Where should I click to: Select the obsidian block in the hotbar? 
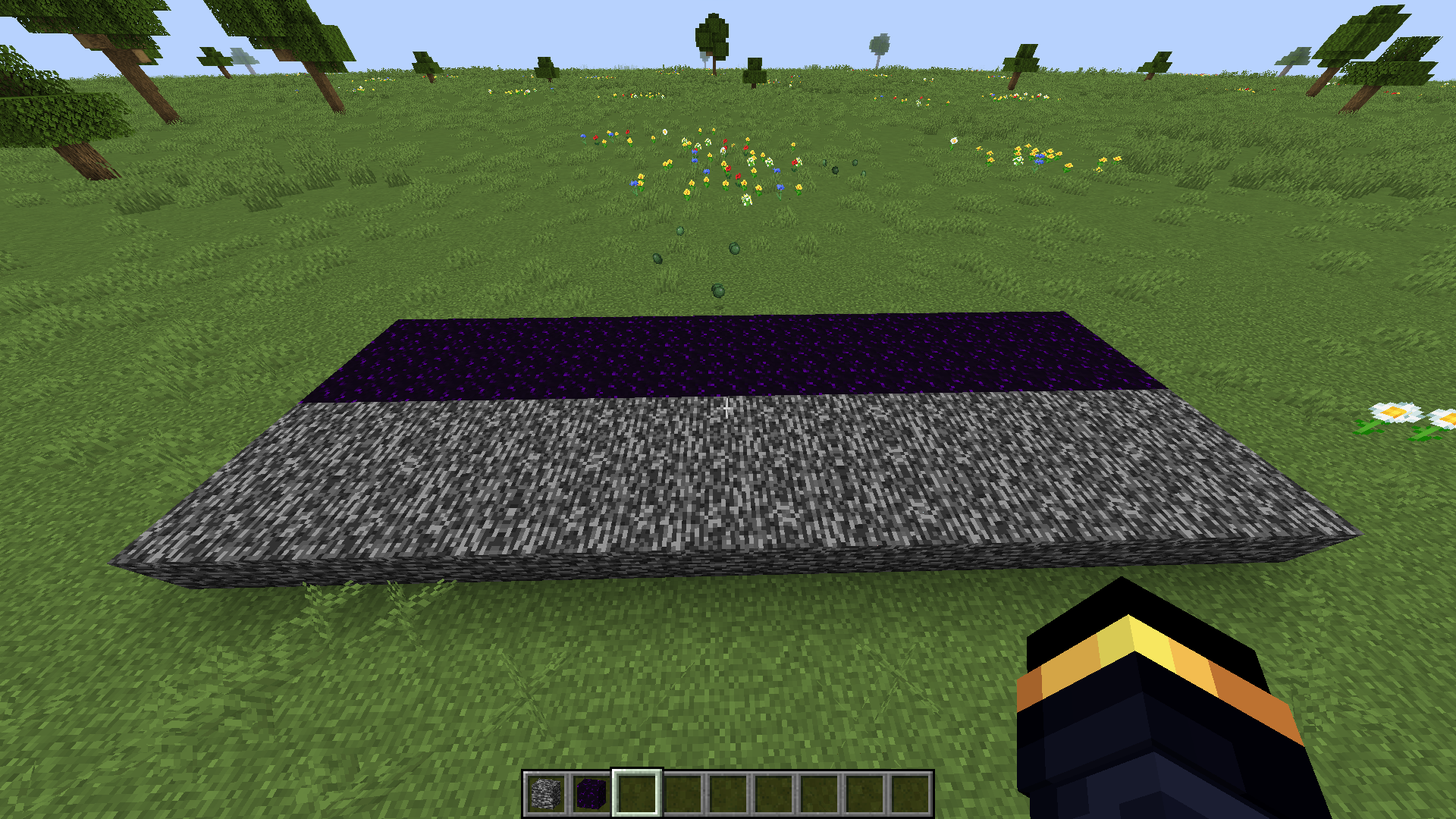tap(591, 795)
